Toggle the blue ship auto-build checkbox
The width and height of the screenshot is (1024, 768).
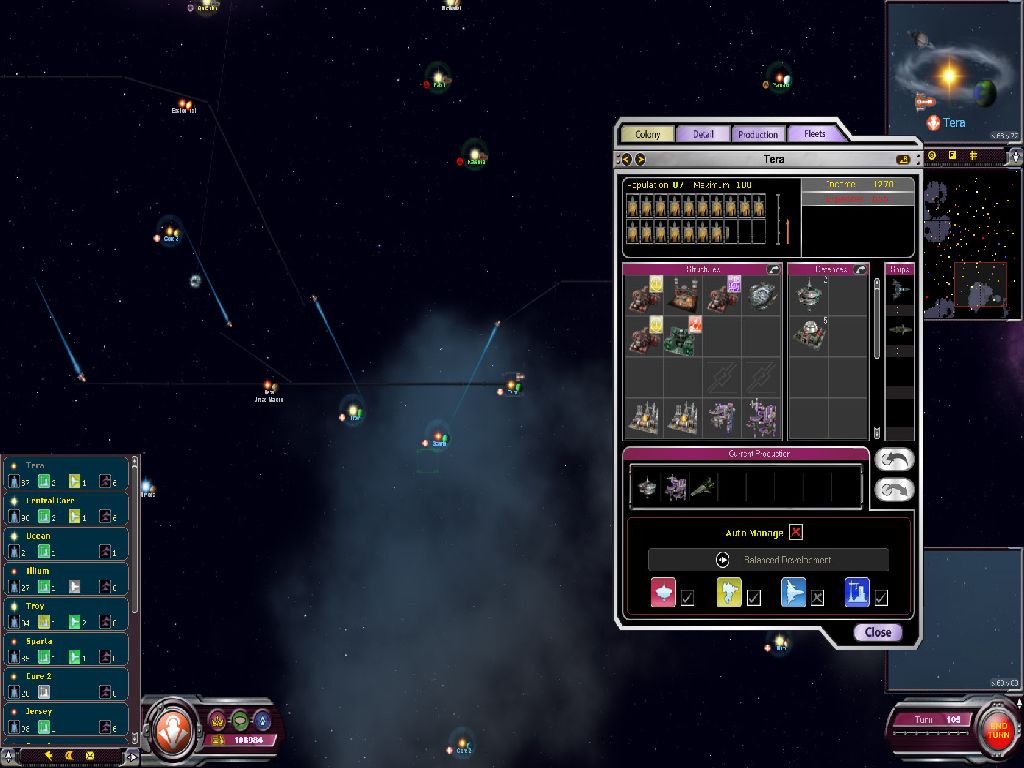pos(818,598)
